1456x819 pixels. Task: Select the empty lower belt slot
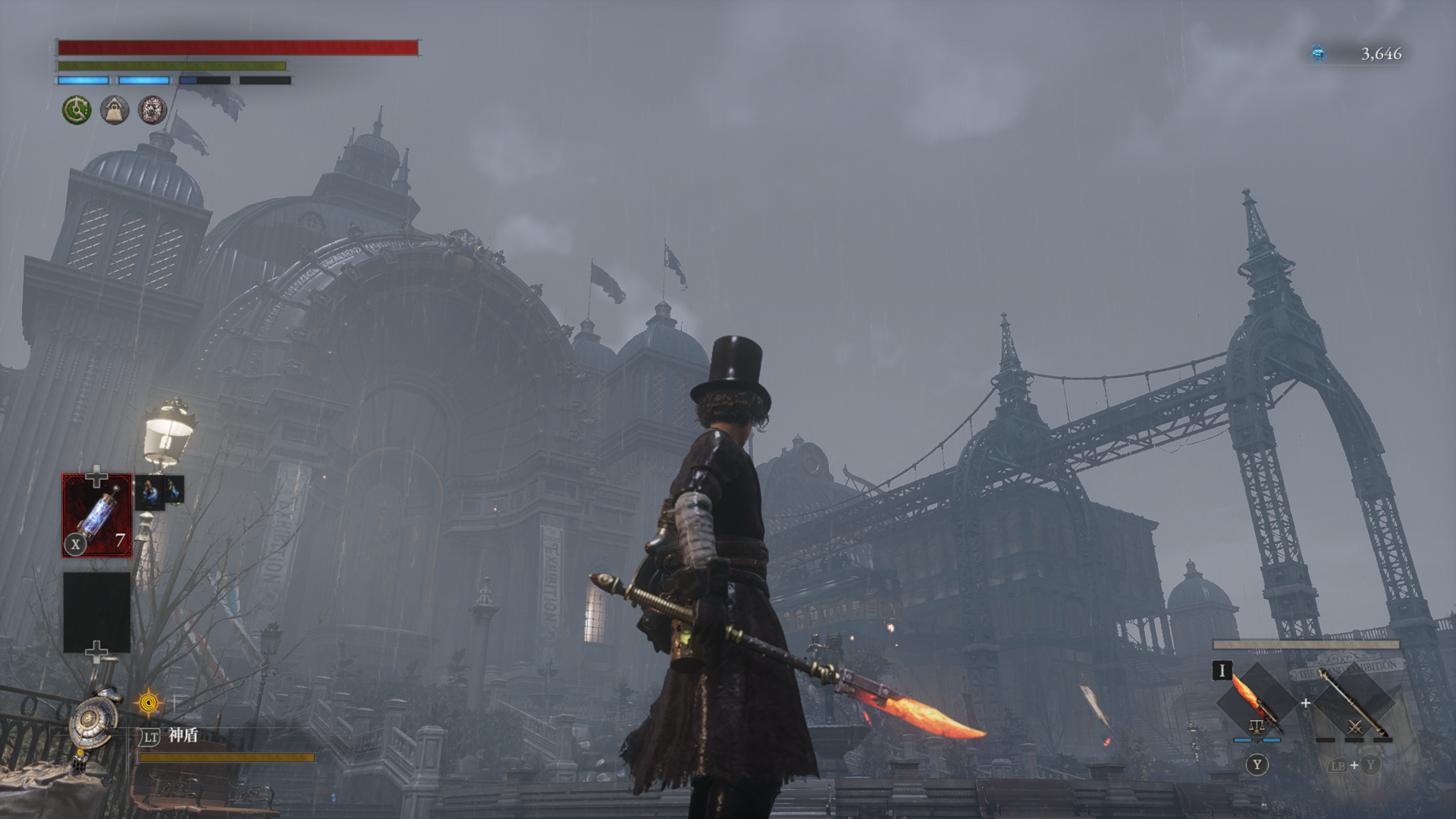tap(96, 612)
